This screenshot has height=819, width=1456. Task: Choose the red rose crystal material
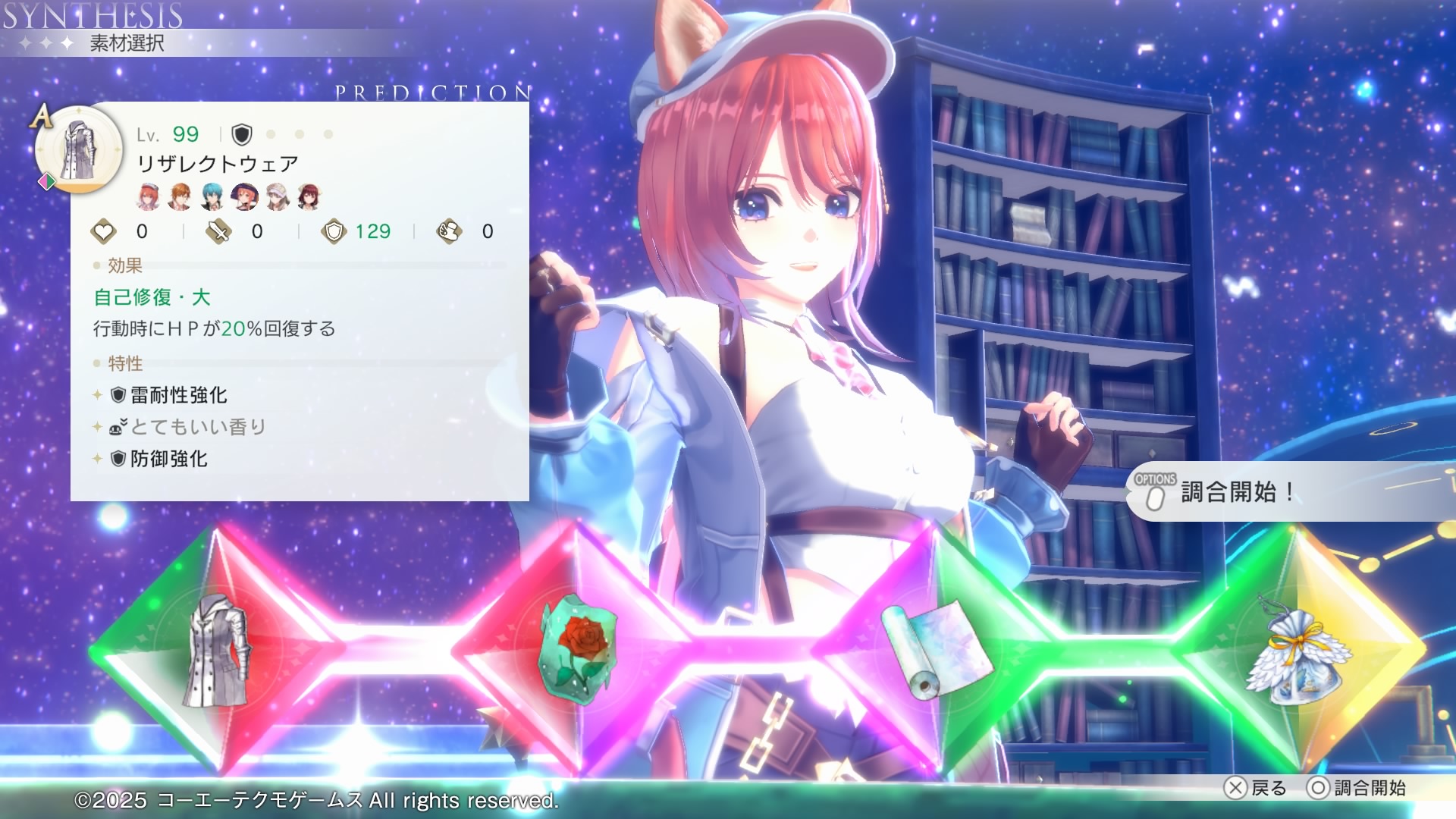click(578, 650)
